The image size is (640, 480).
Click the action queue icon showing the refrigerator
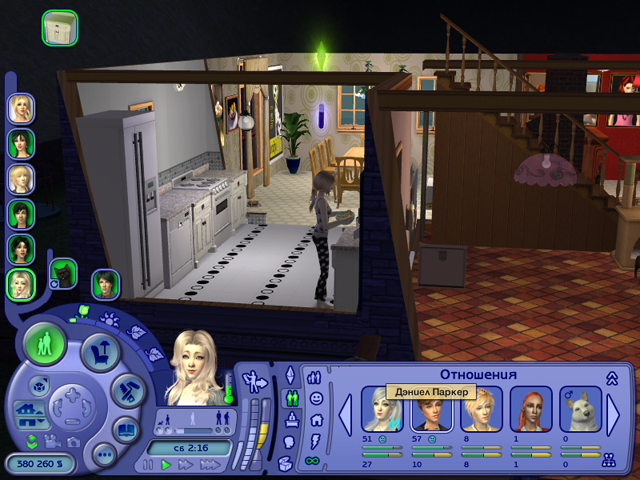click(59, 26)
